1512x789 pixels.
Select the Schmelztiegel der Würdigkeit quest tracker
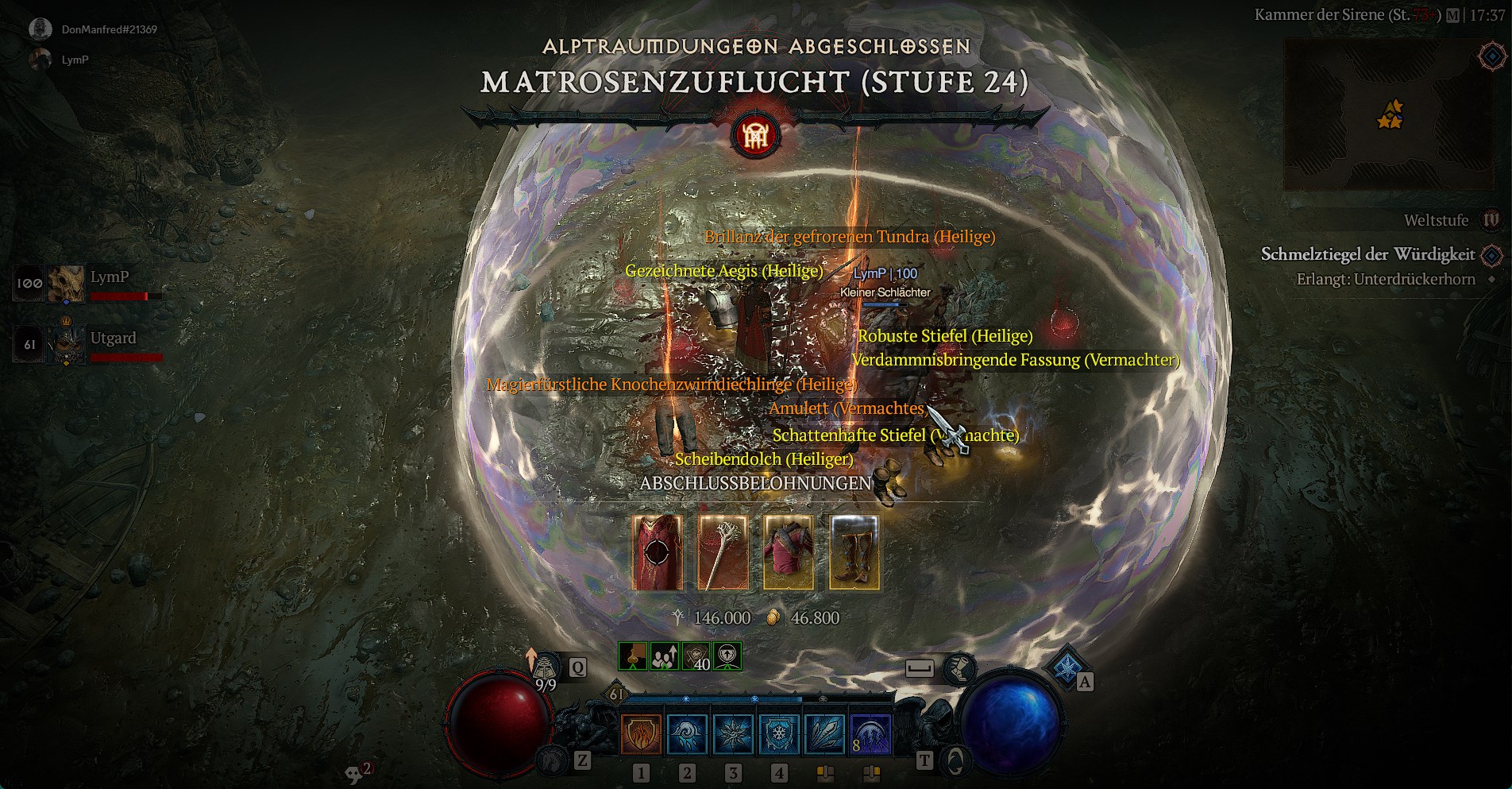pyautogui.click(x=1367, y=254)
